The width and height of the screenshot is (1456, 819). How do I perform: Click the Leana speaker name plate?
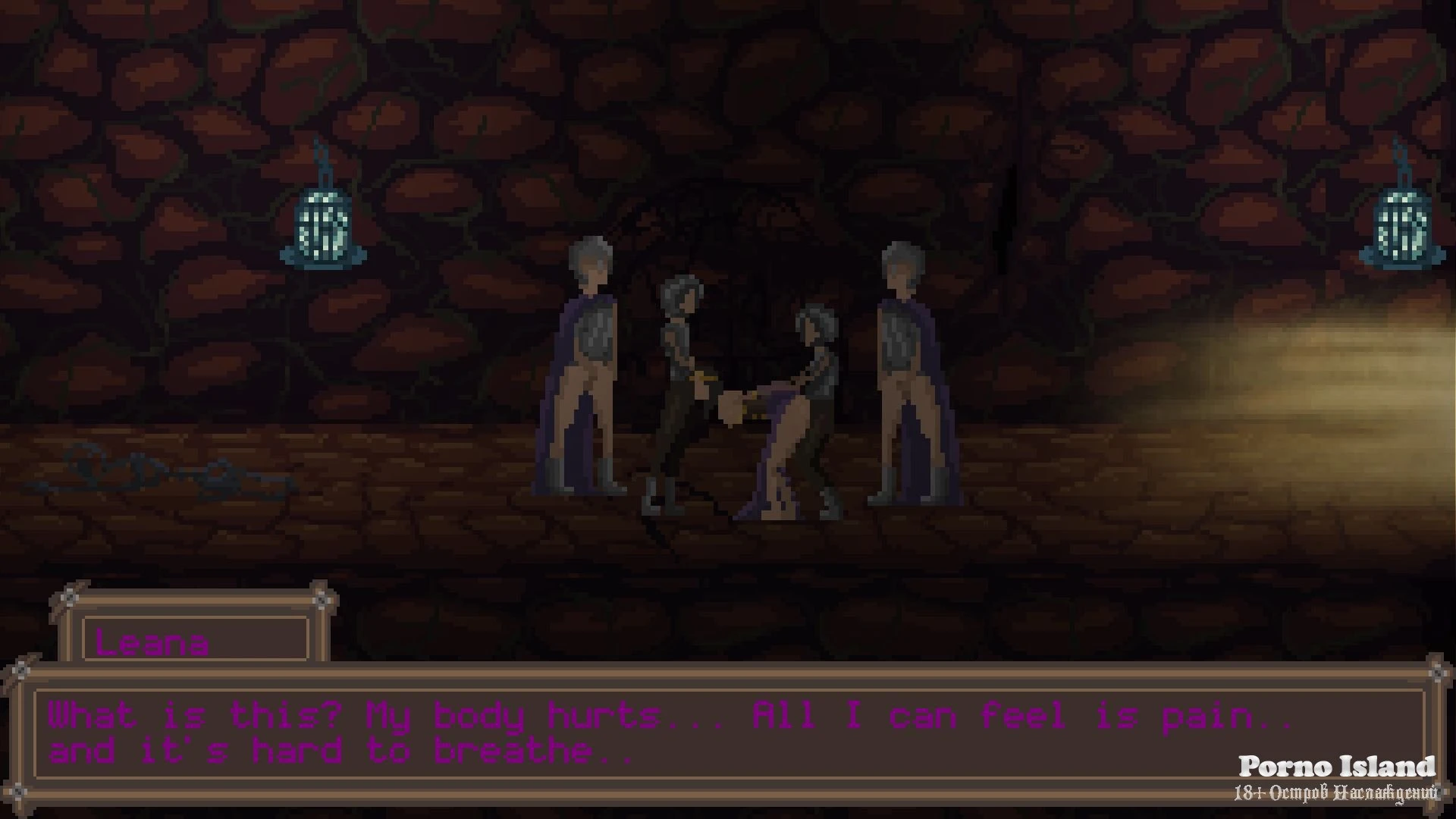pos(195,641)
